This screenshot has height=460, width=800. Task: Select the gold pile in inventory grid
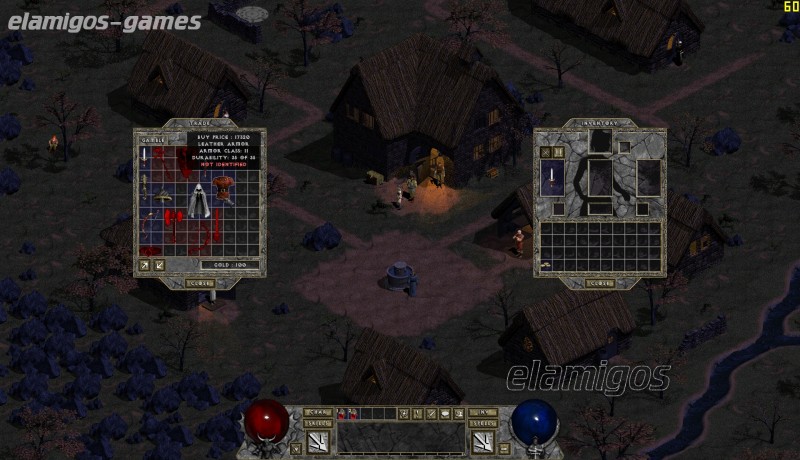[545, 265]
